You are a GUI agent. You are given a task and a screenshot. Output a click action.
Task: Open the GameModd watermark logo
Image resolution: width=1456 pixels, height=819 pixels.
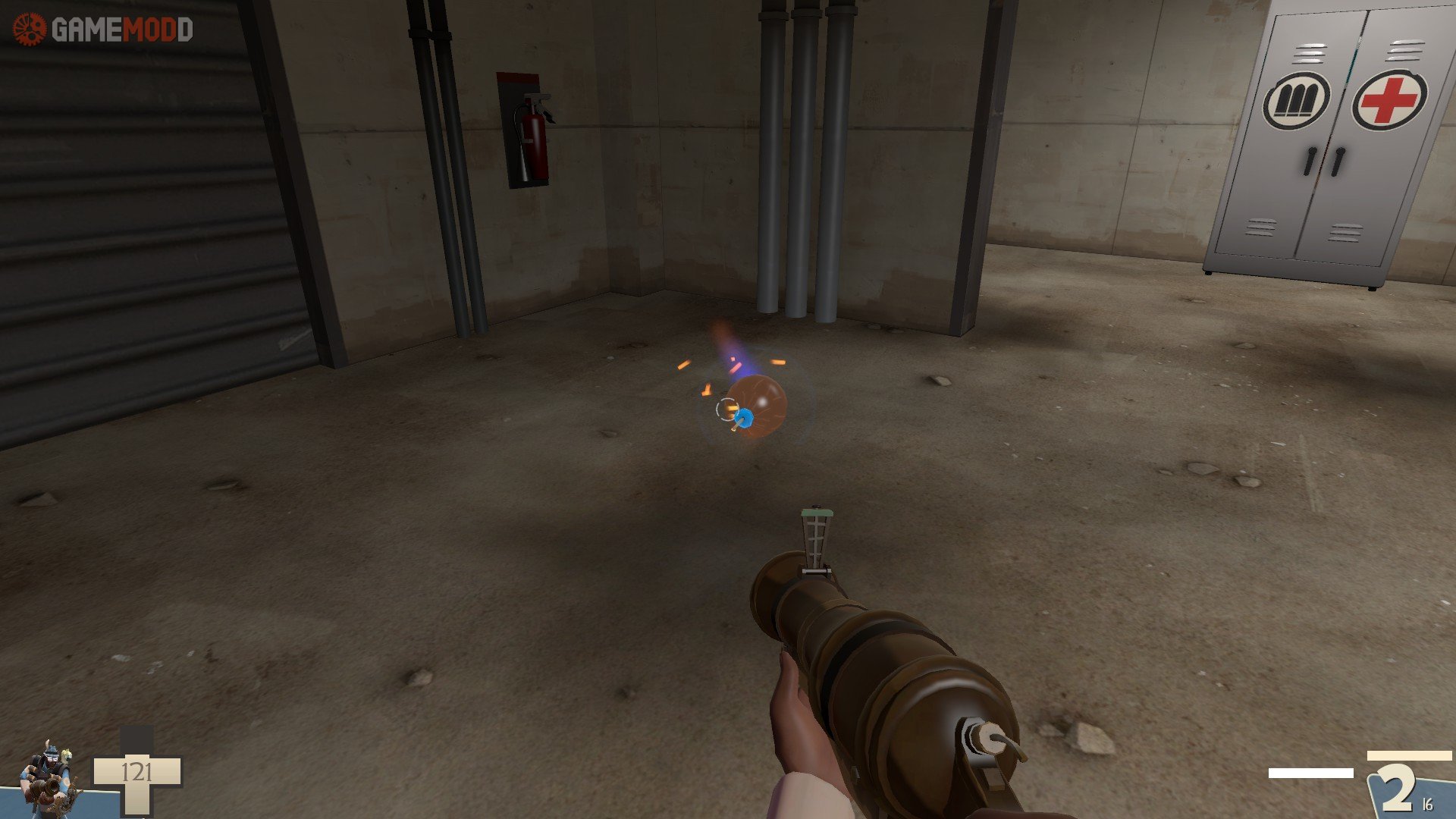point(103,30)
